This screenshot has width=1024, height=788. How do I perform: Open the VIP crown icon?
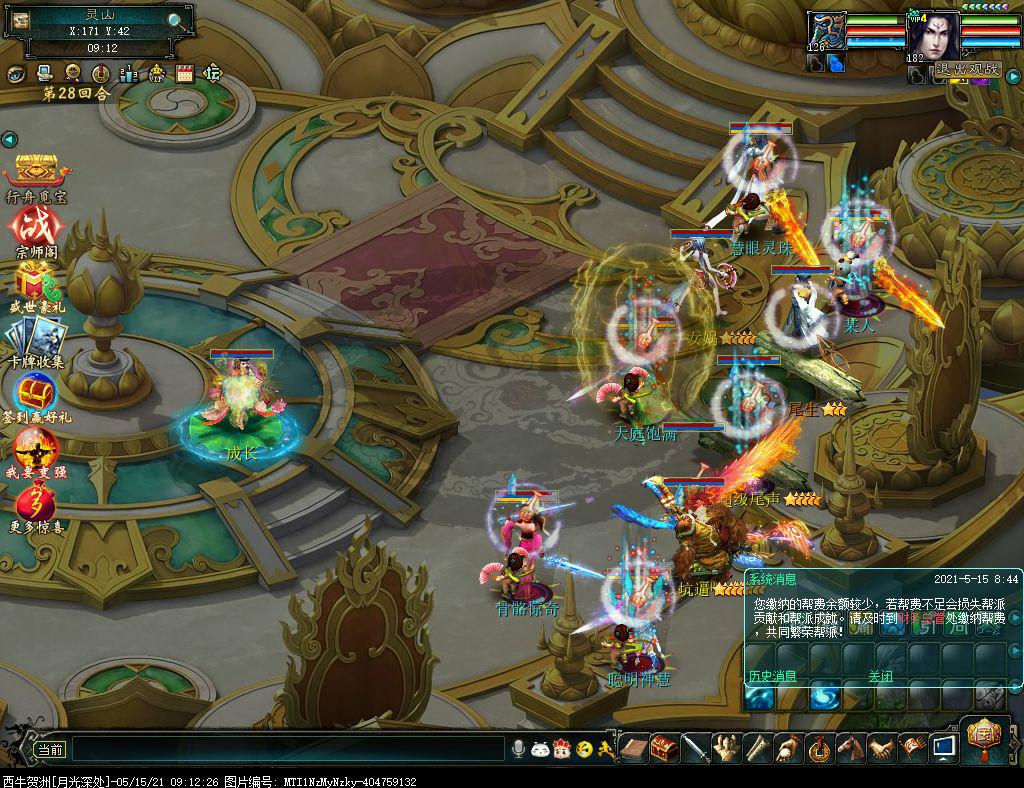[x=157, y=73]
